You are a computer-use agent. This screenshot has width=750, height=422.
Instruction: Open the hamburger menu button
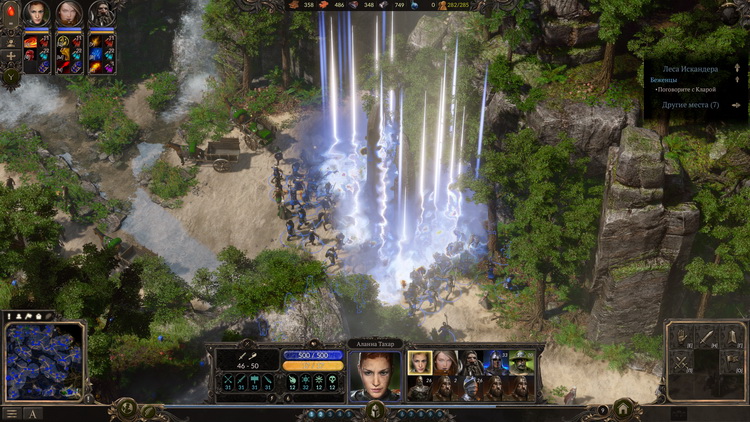[x=12, y=414]
